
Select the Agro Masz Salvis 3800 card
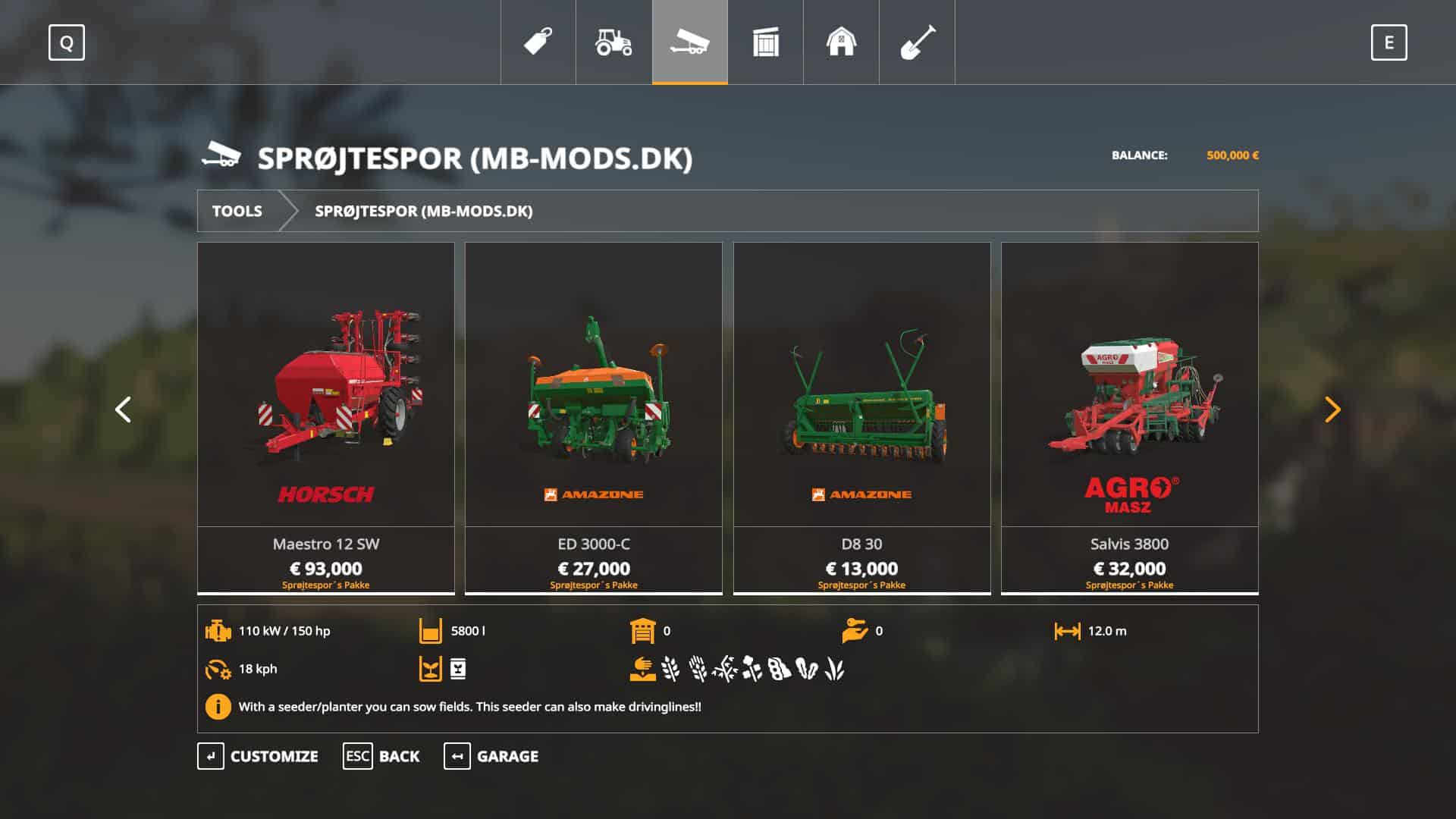(x=1129, y=417)
